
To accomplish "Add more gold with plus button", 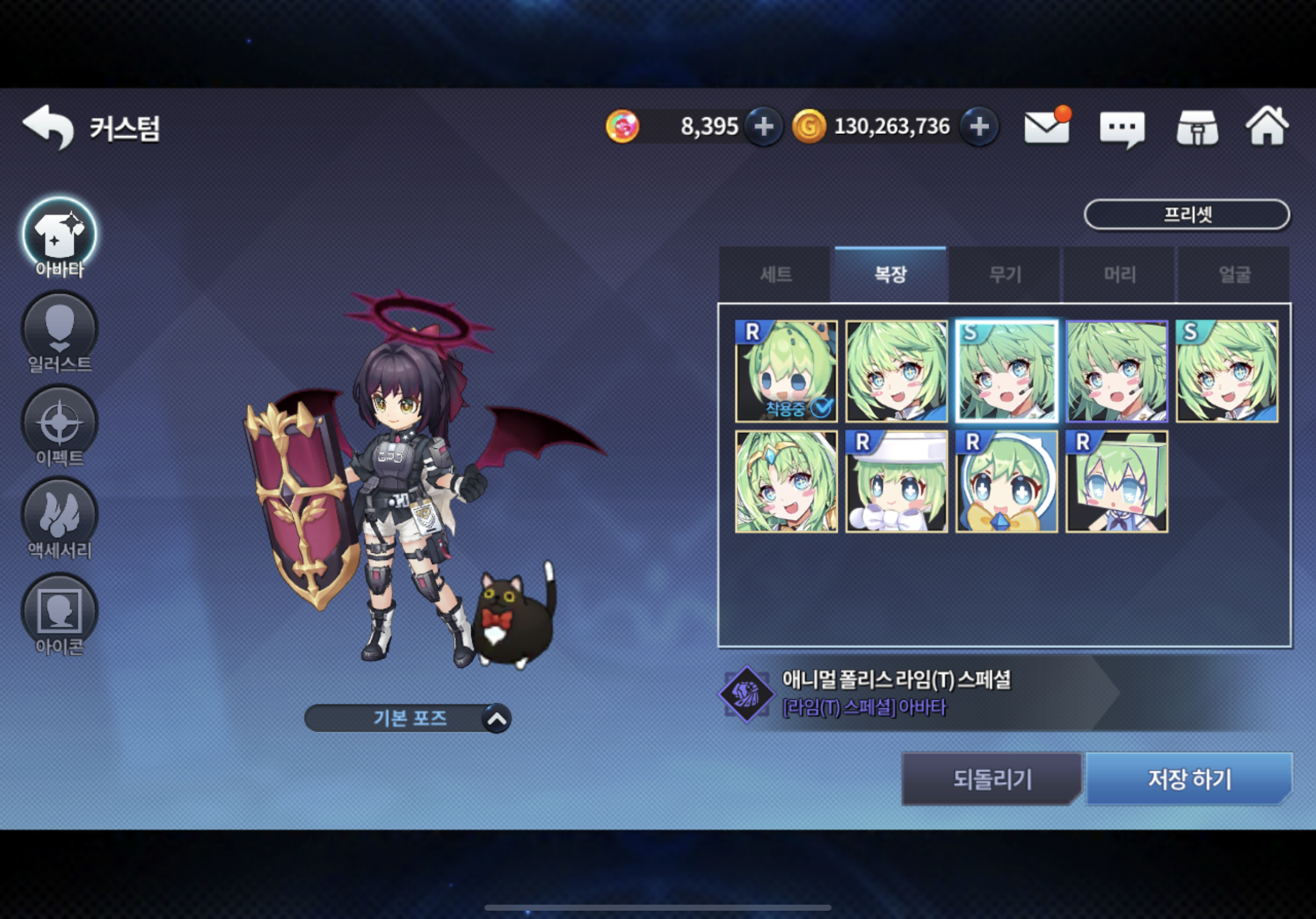I will (x=979, y=127).
